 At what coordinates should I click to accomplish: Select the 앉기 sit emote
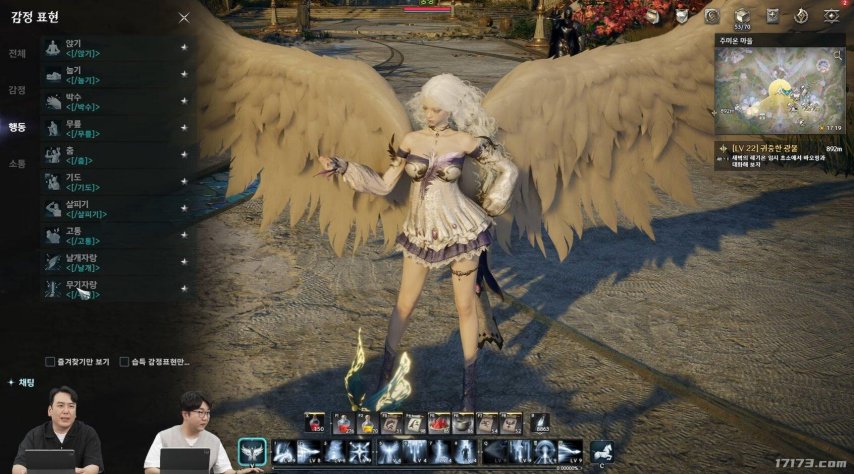110,47
